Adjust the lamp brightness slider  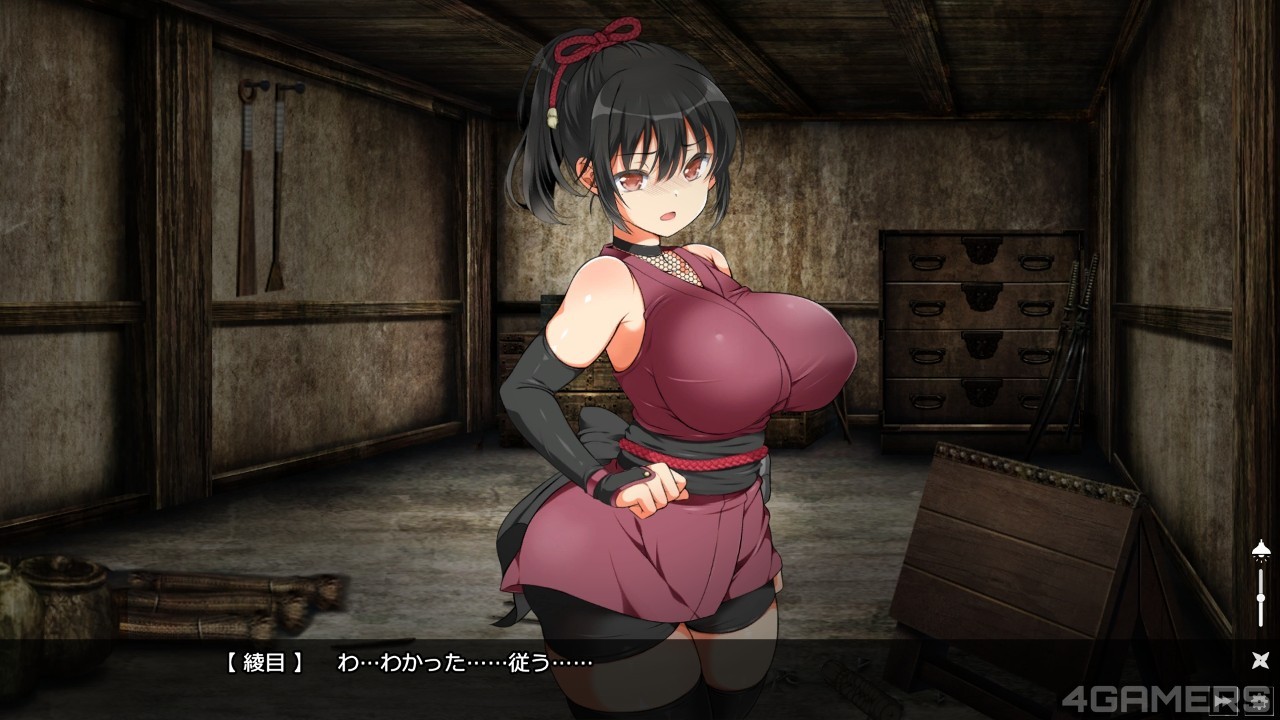[x=1261, y=596]
